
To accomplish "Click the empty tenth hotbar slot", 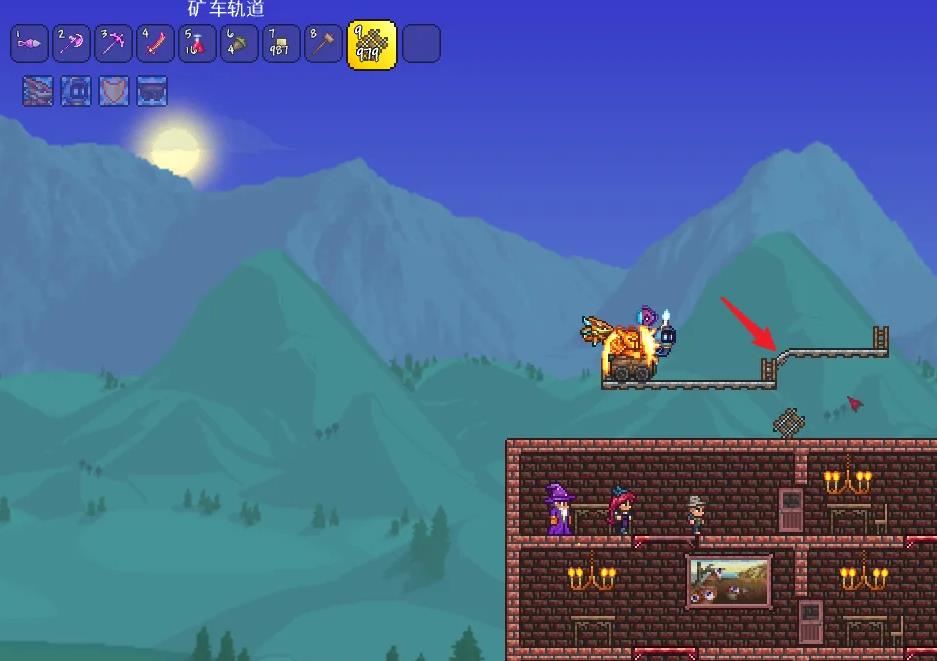I will point(421,44).
